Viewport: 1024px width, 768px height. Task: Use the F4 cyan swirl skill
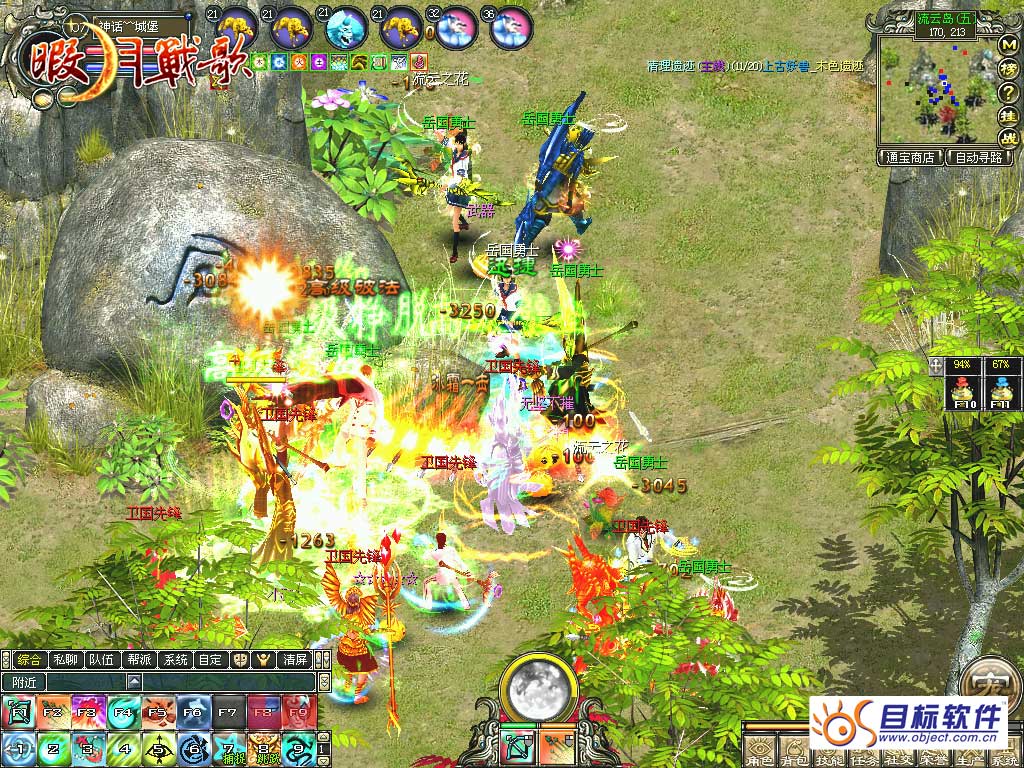pyautogui.click(x=123, y=712)
